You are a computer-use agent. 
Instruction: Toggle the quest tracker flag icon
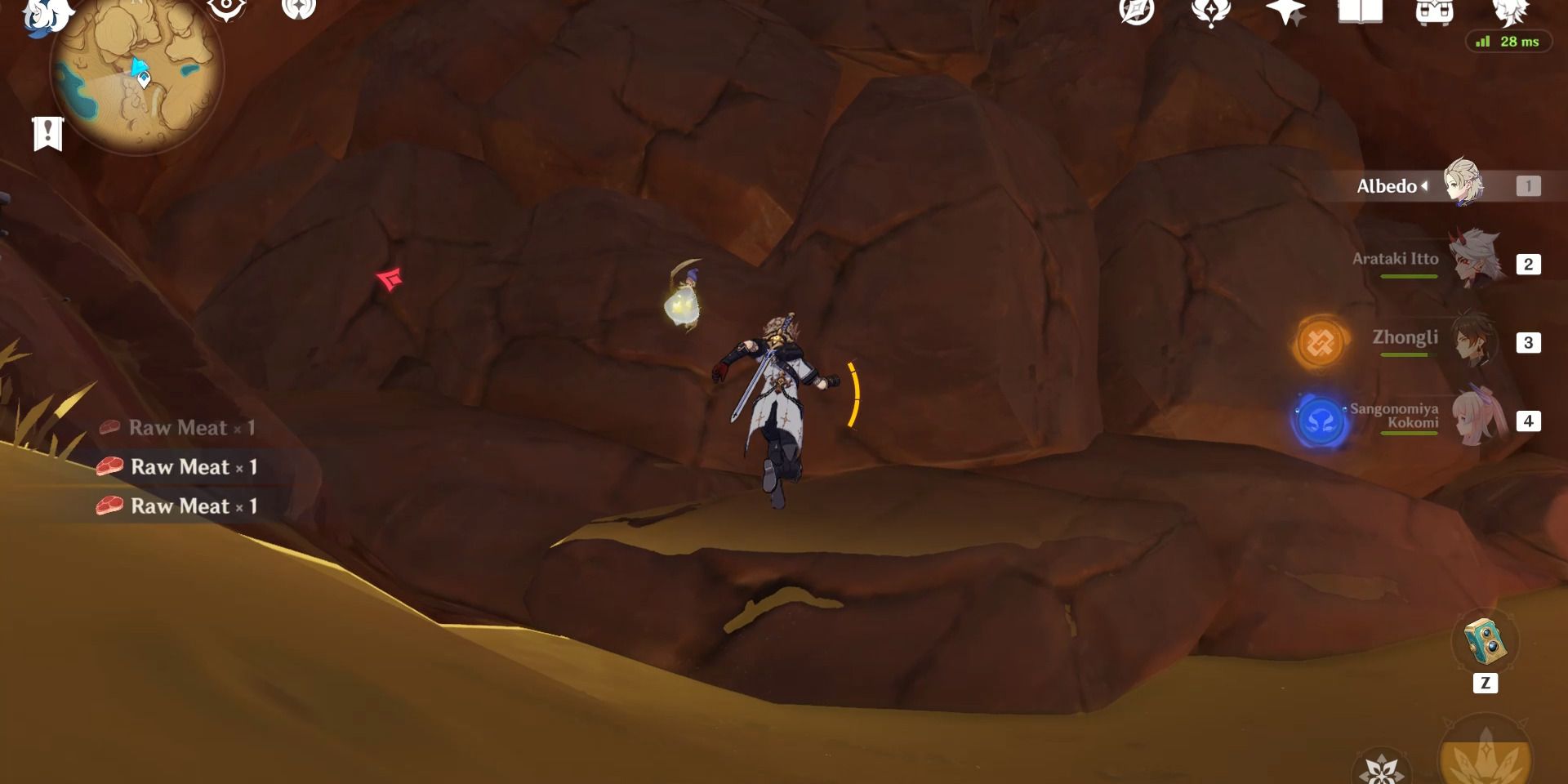click(49, 133)
